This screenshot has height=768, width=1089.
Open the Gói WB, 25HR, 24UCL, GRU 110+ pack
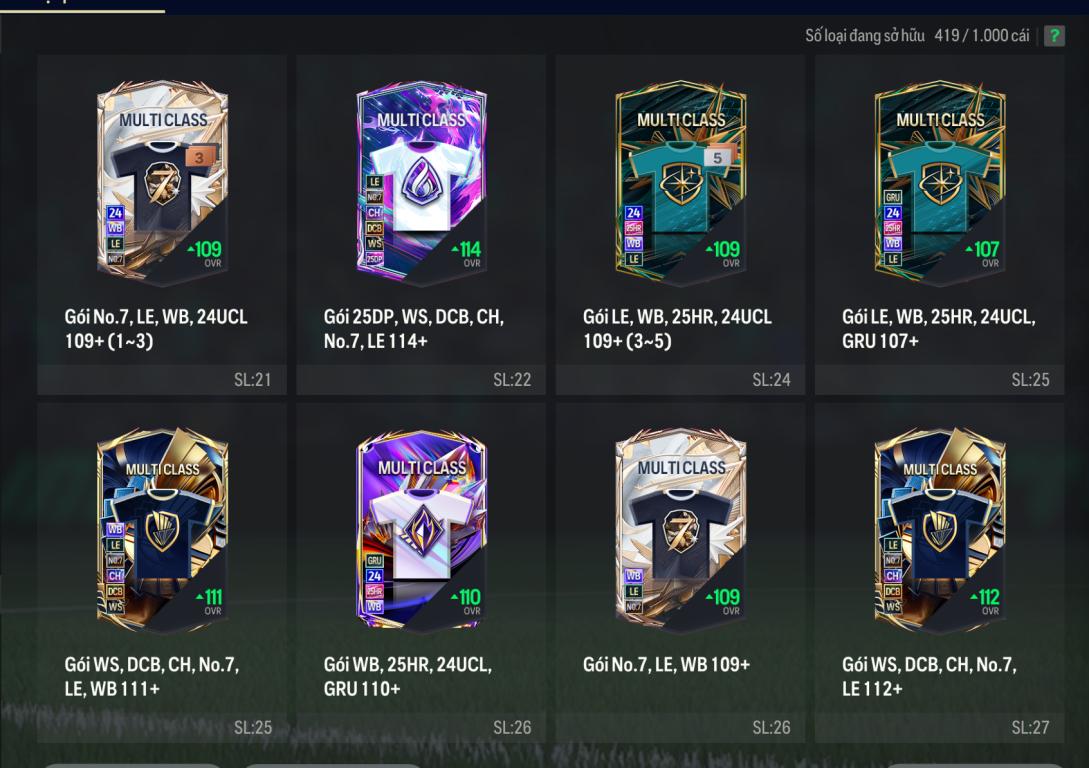(x=421, y=528)
